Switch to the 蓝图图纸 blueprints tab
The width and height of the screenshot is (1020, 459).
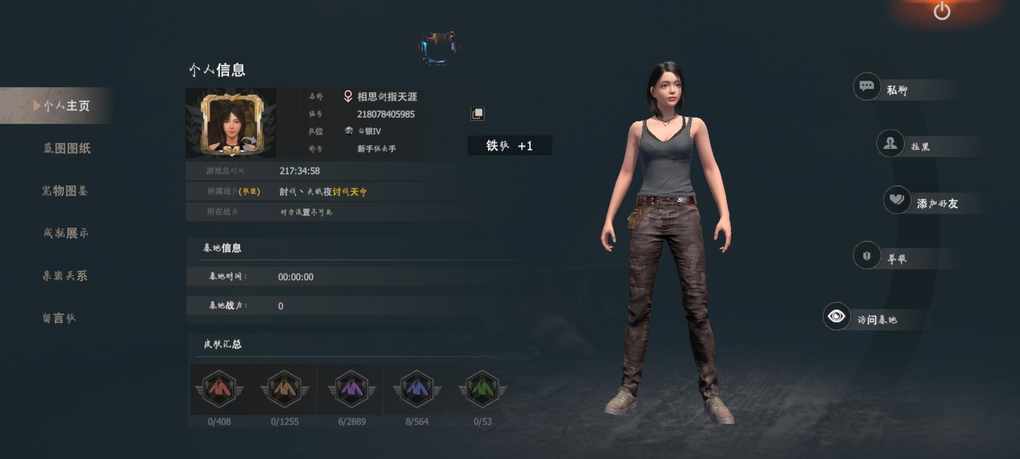tap(66, 148)
